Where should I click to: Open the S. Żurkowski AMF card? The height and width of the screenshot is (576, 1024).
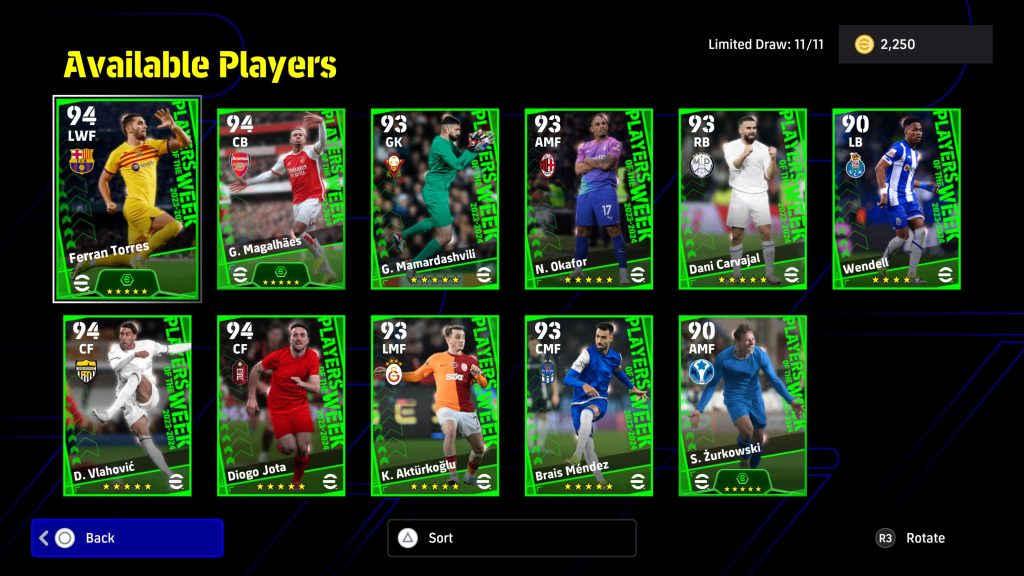pyautogui.click(x=743, y=405)
